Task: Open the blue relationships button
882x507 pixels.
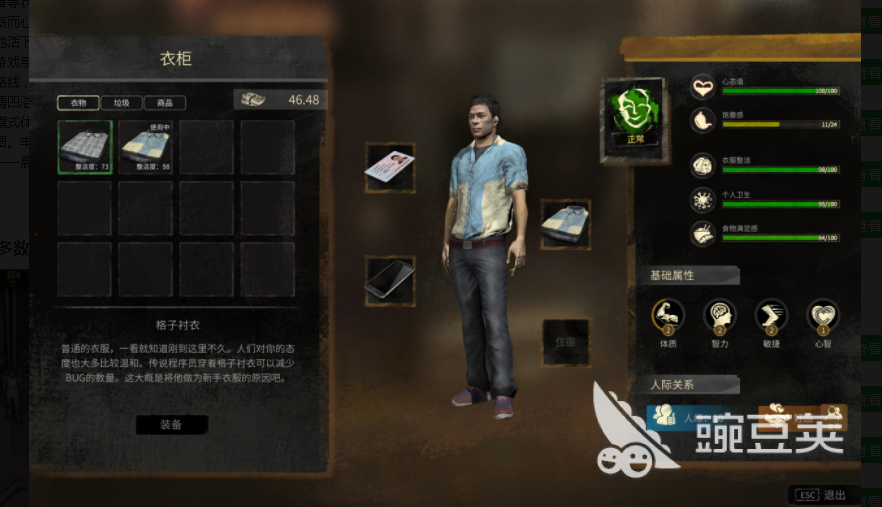Action: point(685,417)
